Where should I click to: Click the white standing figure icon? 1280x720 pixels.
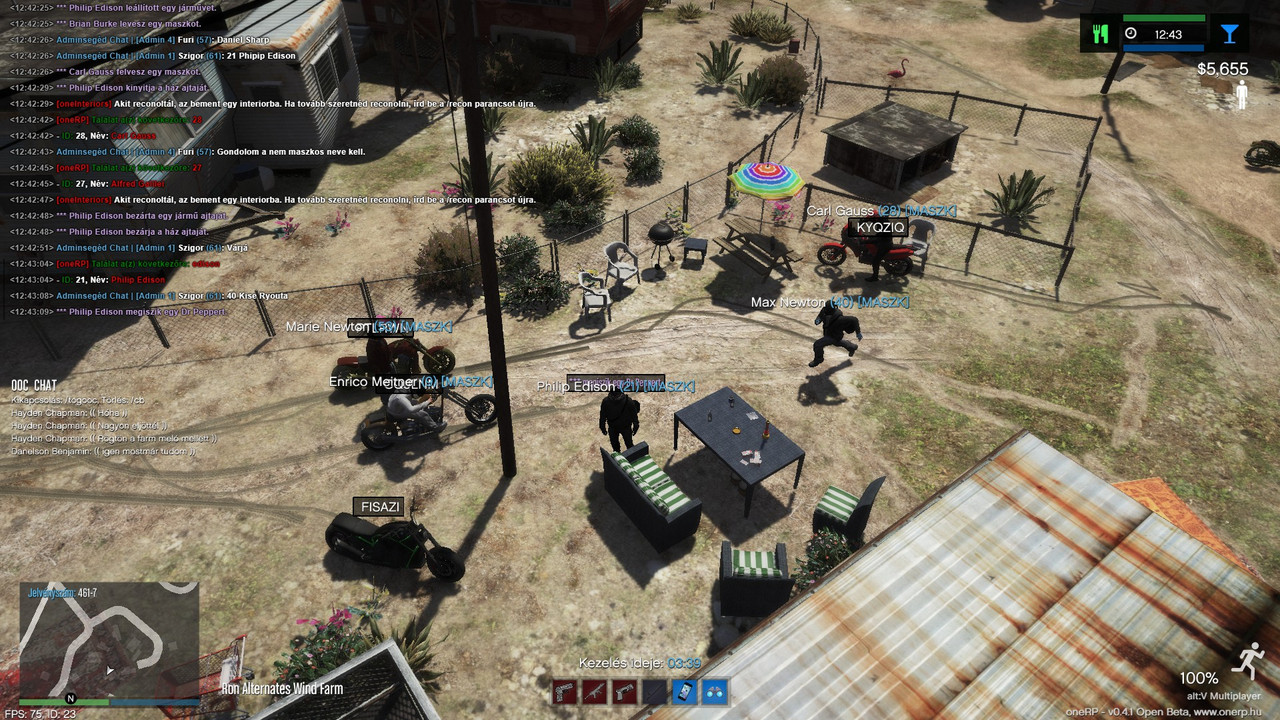tap(1242, 95)
